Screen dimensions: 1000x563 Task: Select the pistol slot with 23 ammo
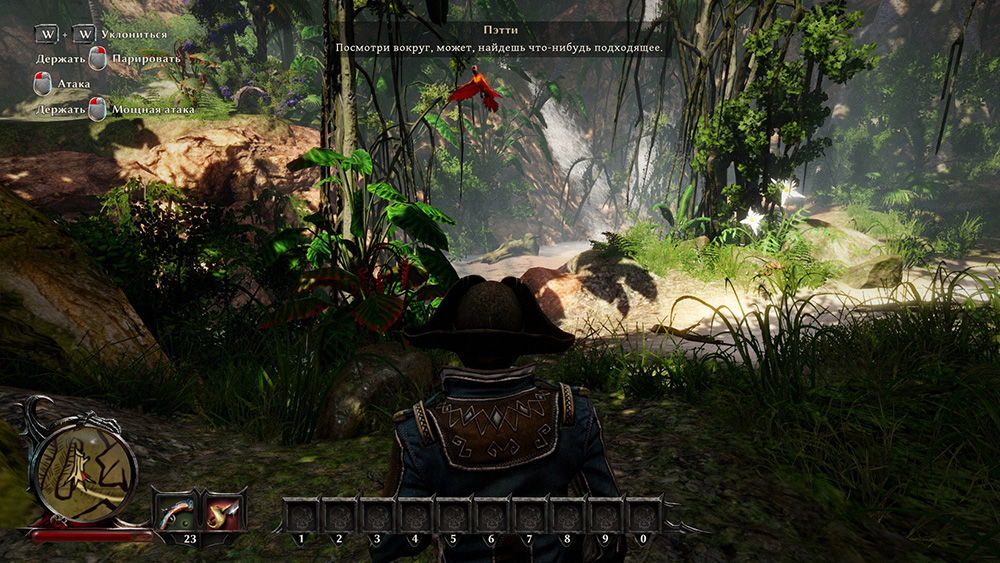click(x=175, y=512)
